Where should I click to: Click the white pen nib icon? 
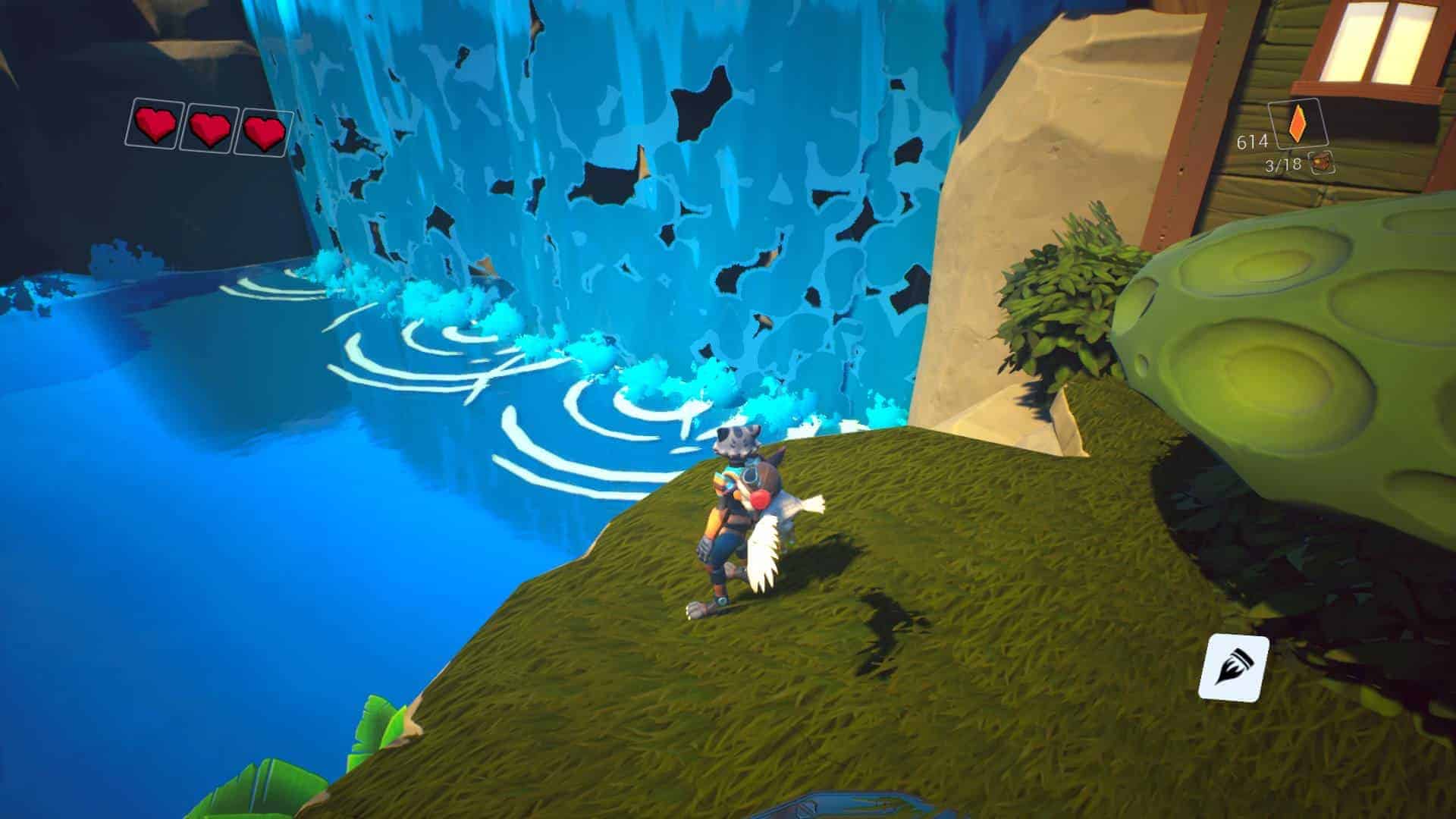1233,668
